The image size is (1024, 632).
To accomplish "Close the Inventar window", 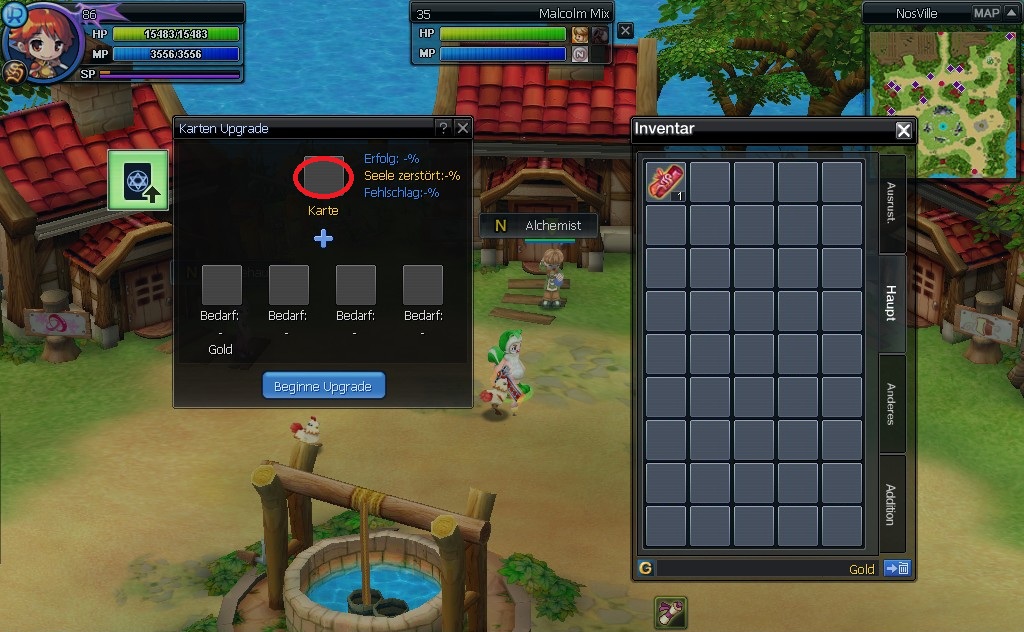I will pyautogui.click(x=903, y=130).
